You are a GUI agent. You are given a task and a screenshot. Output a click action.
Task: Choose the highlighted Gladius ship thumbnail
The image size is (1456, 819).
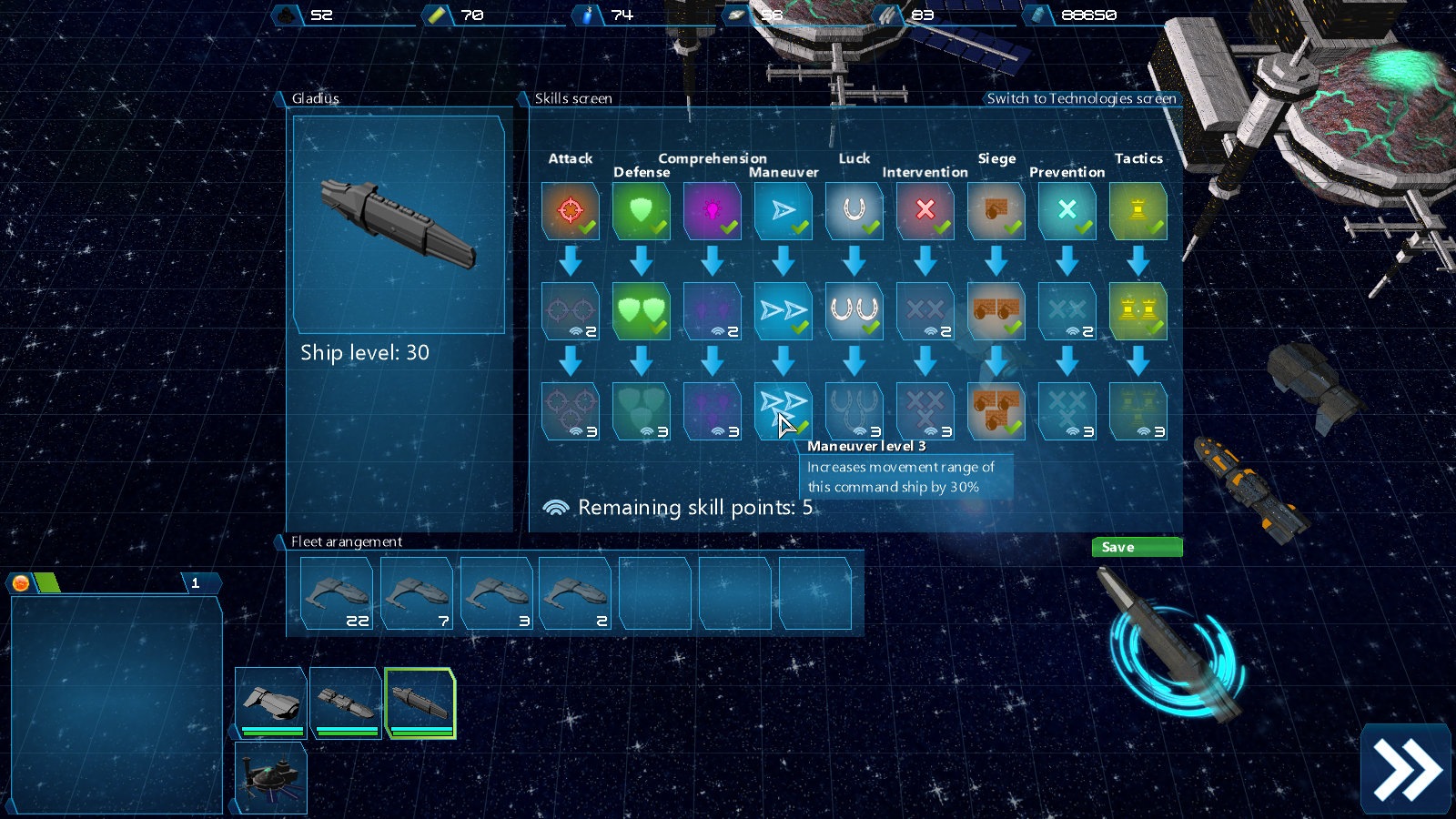tap(420, 703)
